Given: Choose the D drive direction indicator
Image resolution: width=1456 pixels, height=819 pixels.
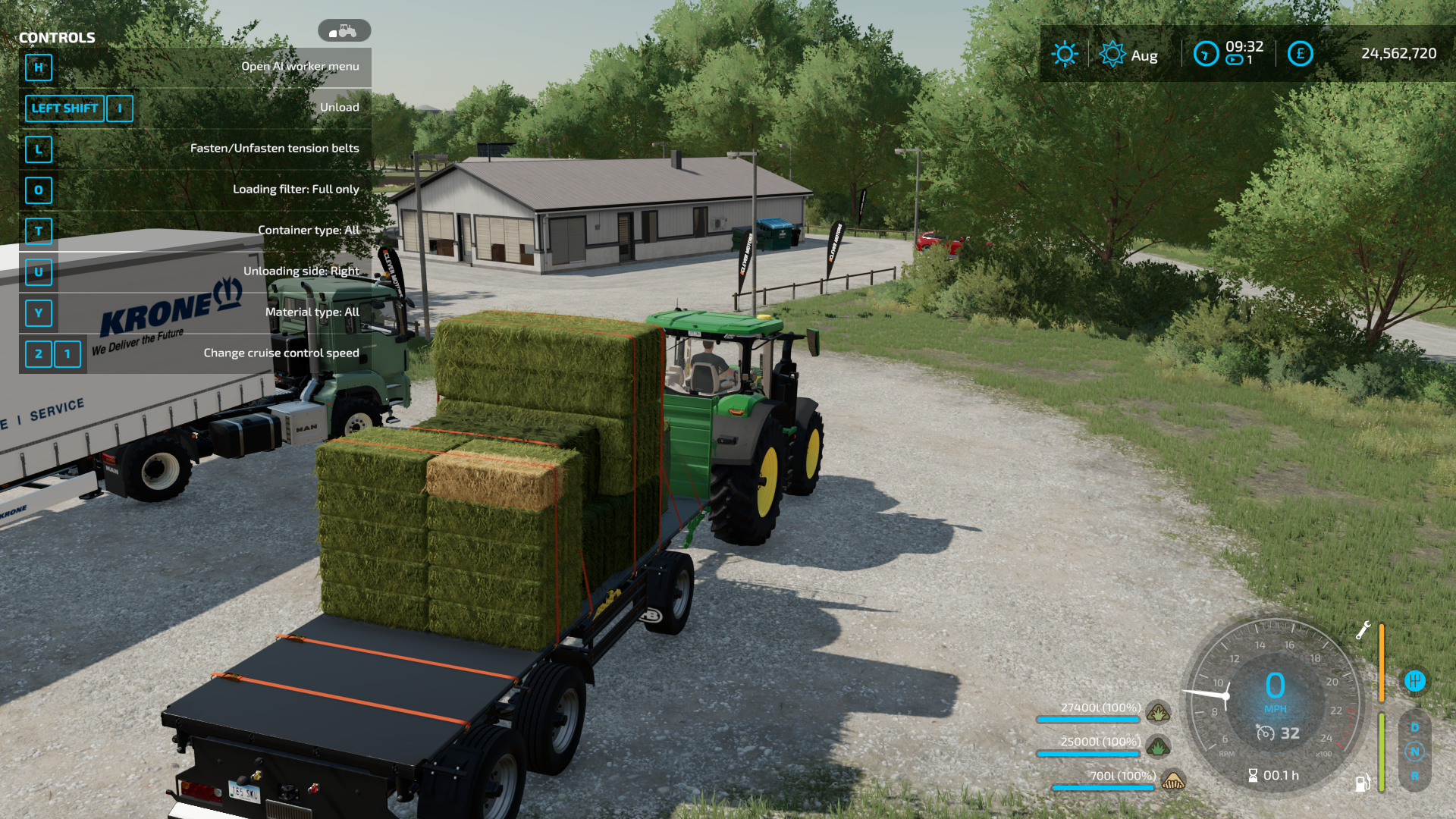Looking at the screenshot, I should click(x=1415, y=727).
